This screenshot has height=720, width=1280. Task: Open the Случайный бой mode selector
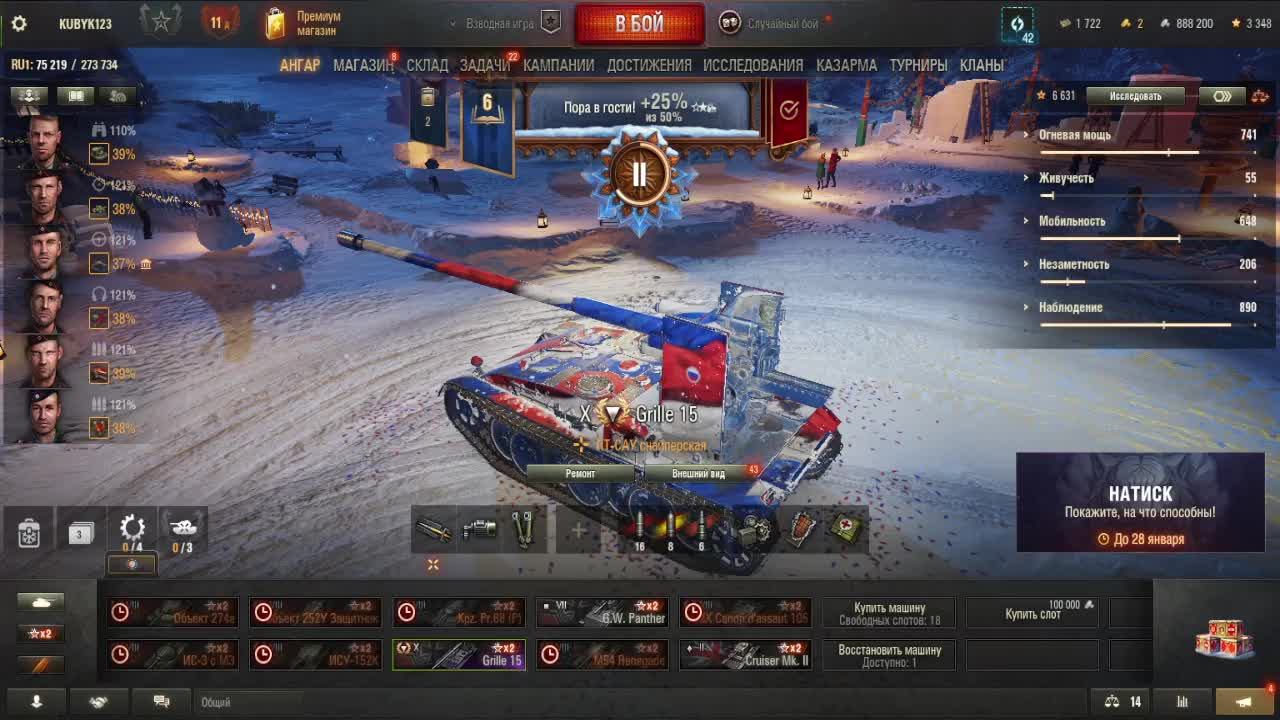click(781, 24)
